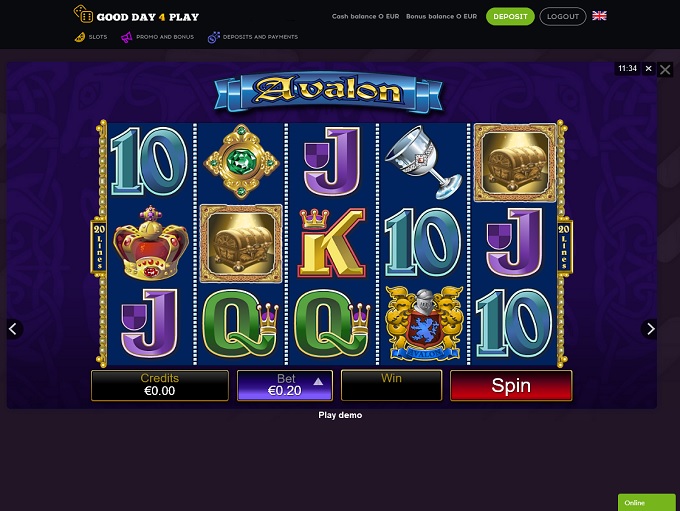The image size is (680, 511).
Task: Go to Deposits and Payments
Action: (x=252, y=37)
